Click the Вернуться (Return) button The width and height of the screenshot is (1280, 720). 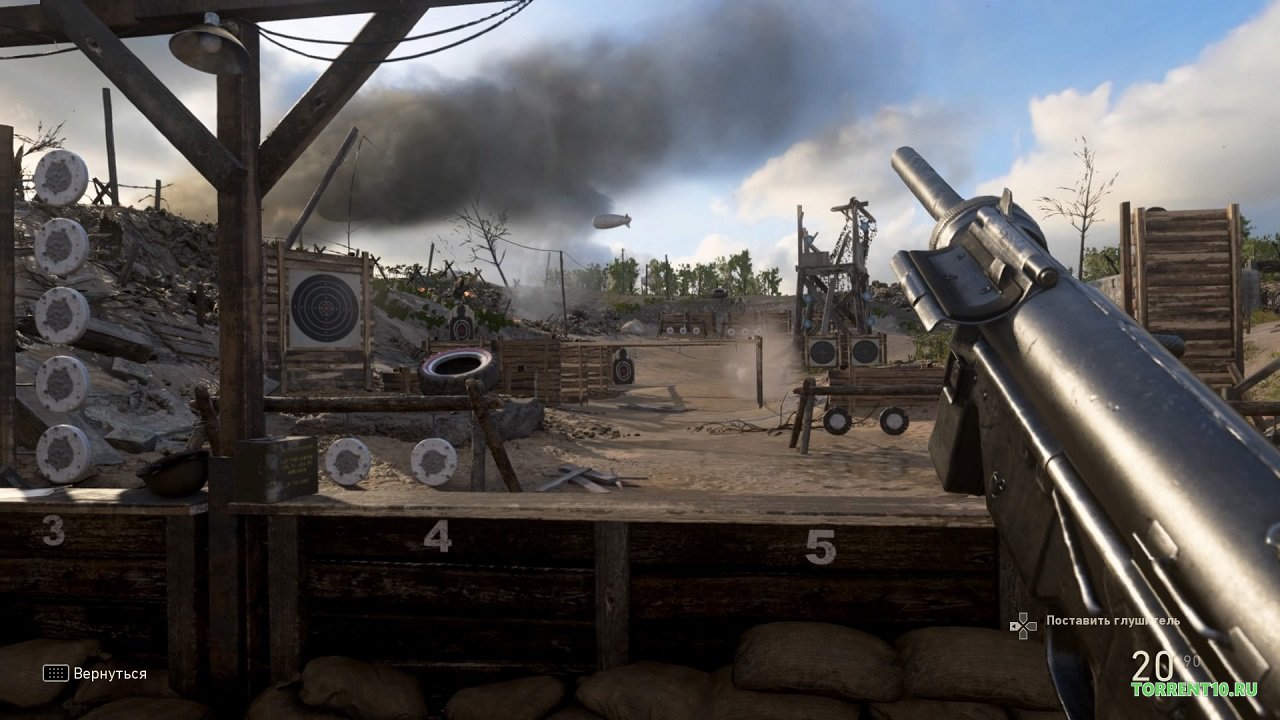(96, 673)
